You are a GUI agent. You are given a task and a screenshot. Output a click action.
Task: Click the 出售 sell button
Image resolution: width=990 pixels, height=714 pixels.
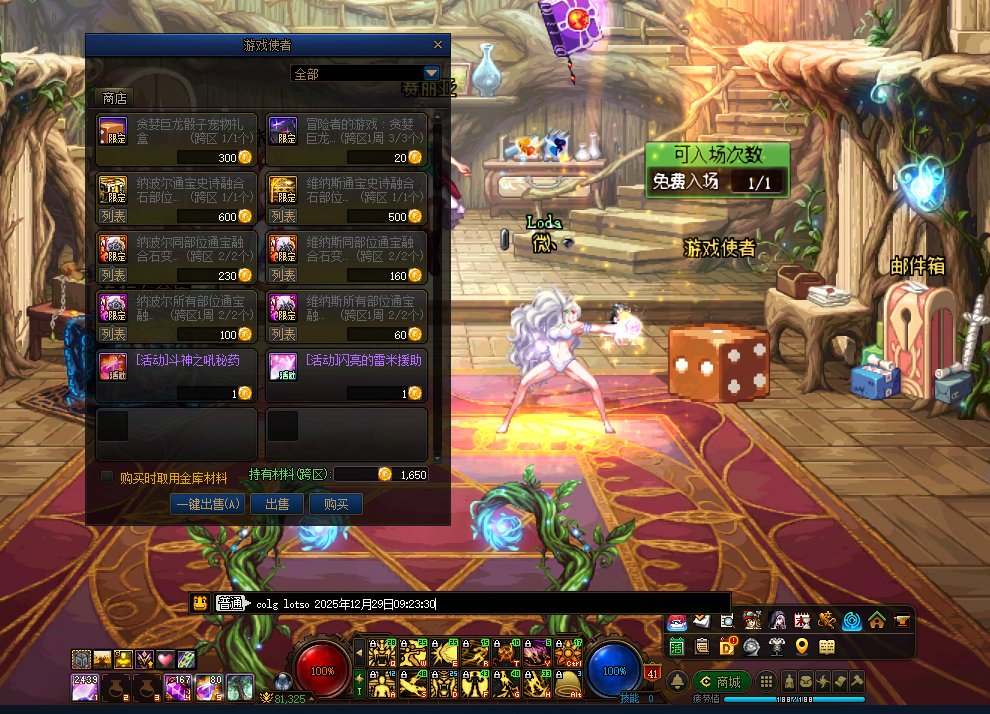point(277,504)
